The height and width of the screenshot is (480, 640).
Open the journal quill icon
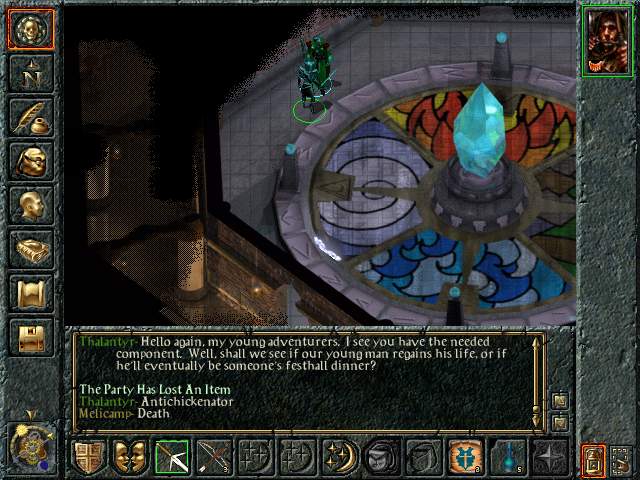pyautogui.click(x=31, y=117)
